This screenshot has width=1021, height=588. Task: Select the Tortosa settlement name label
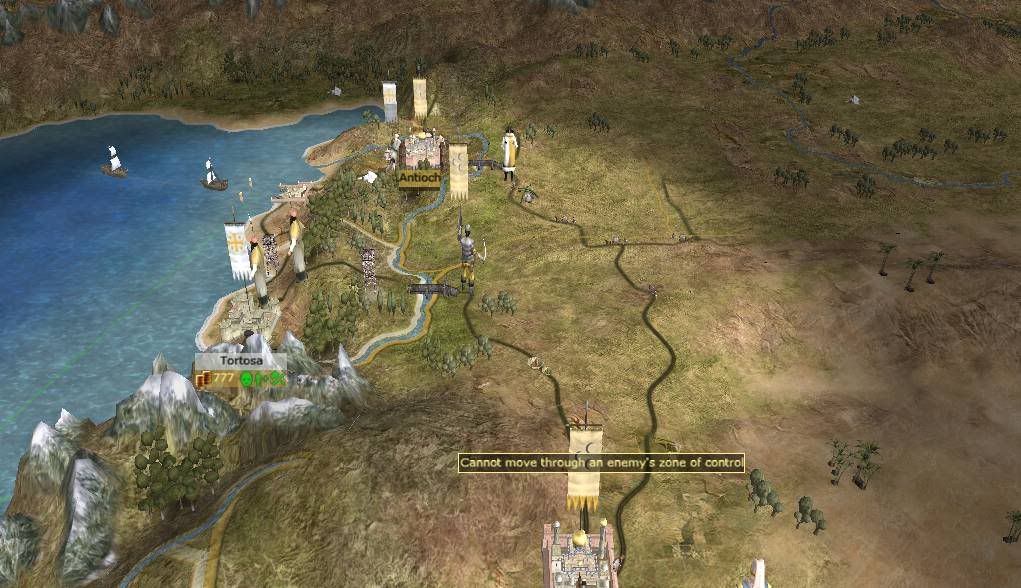pyautogui.click(x=240, y=361)
